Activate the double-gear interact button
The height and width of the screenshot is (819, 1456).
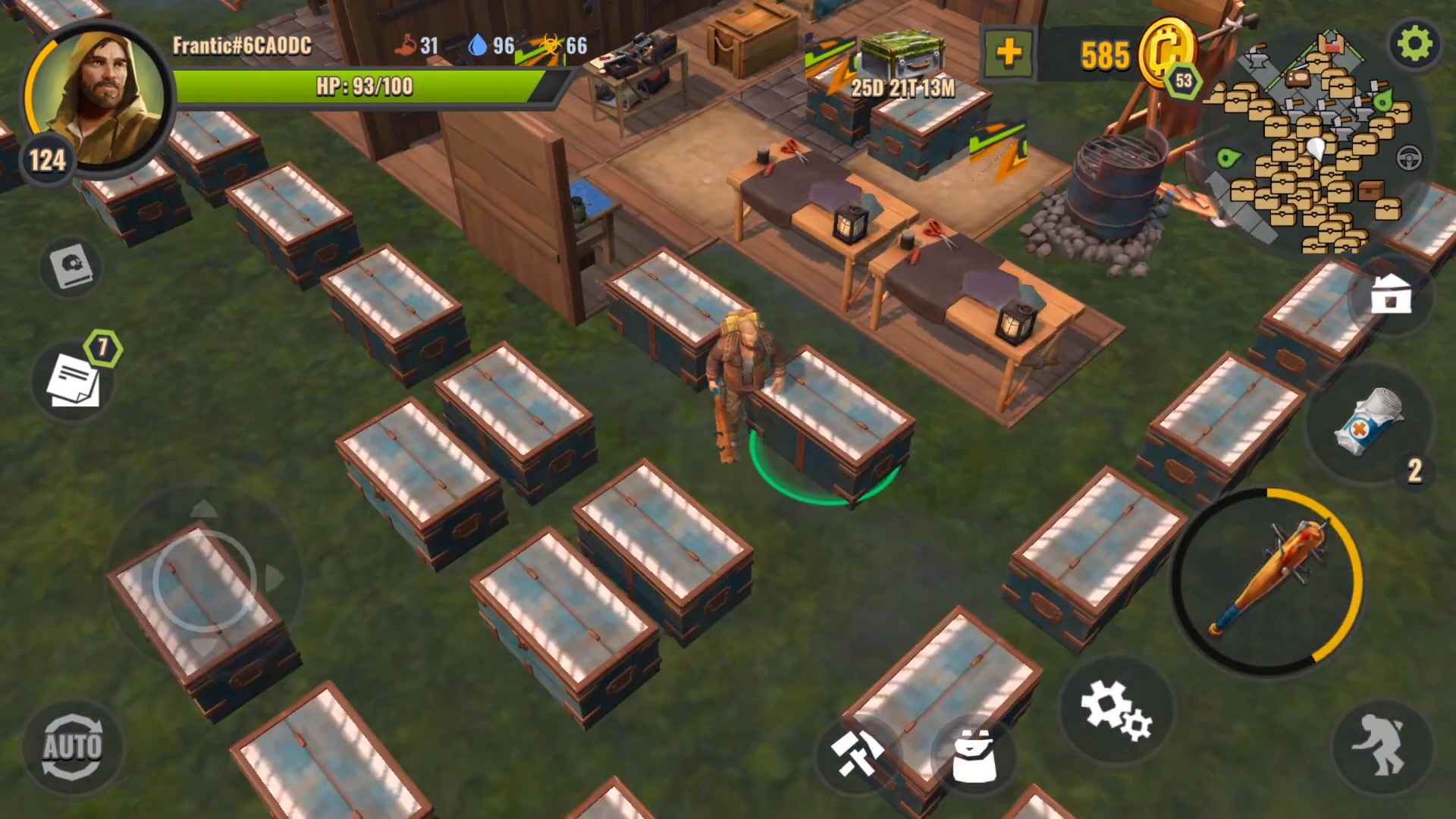point(1116,710)
